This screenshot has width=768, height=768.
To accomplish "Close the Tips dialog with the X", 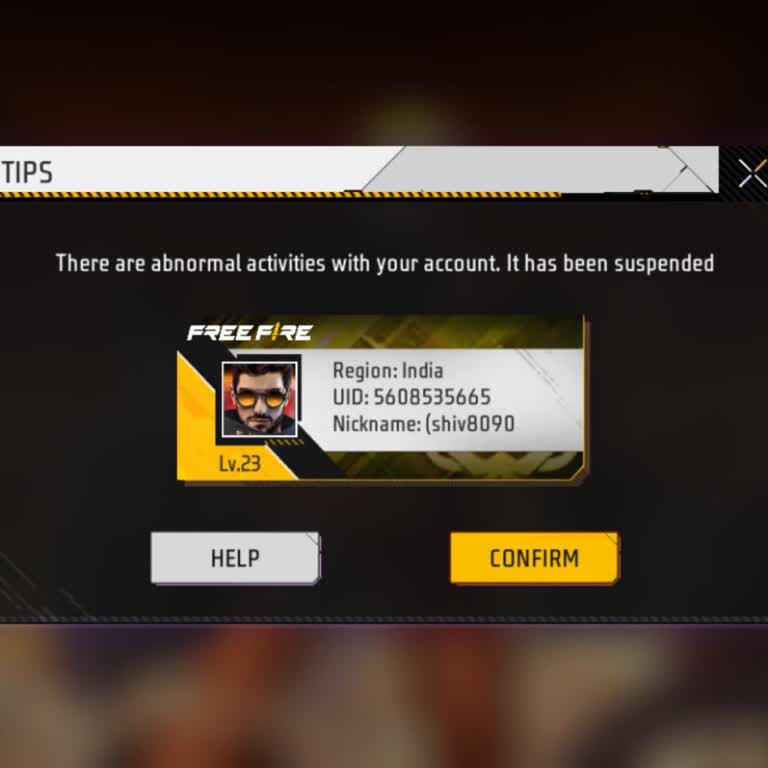I will (751, 173).
